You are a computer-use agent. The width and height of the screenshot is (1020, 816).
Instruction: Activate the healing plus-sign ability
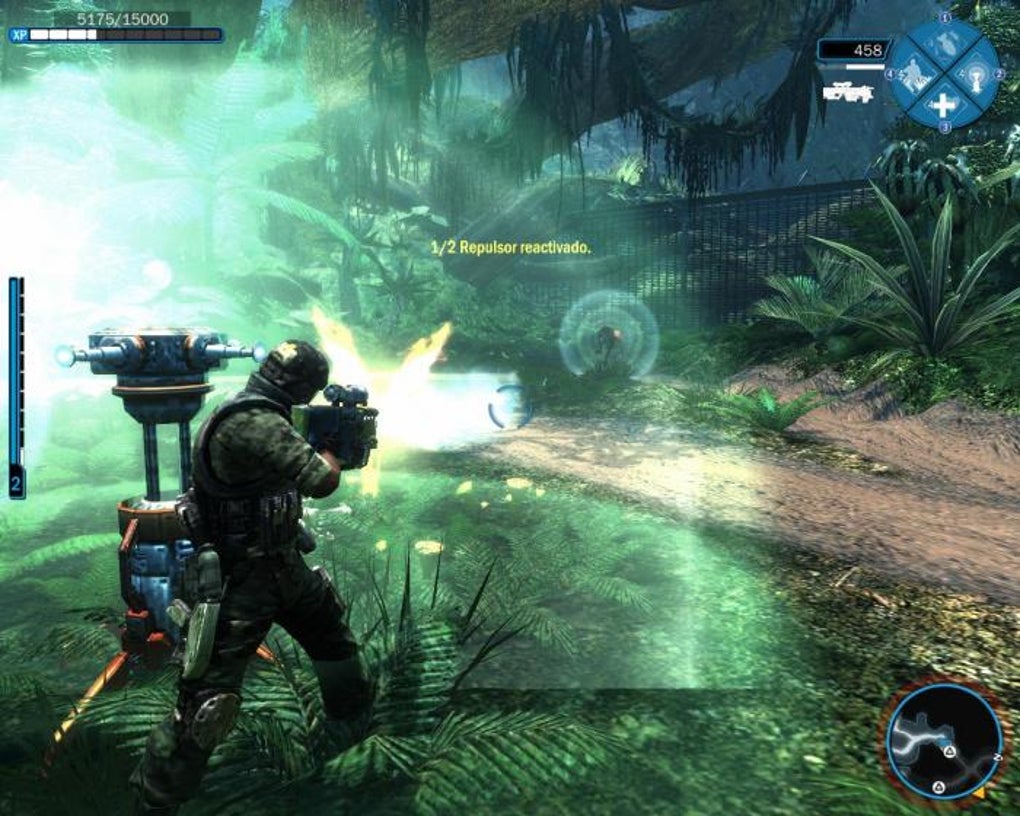tap(943, 104)
